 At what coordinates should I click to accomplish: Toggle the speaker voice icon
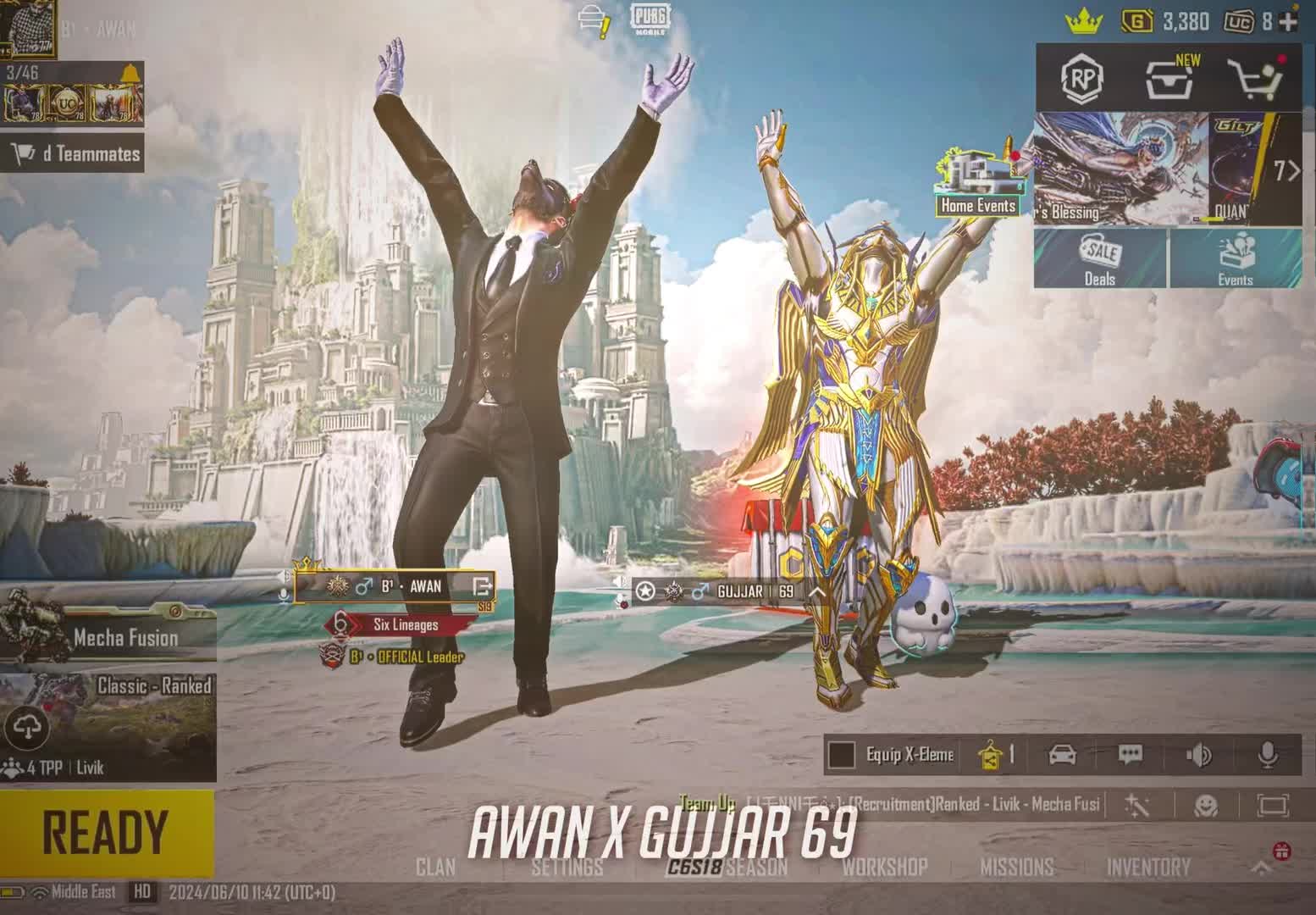click(1199, 755)
